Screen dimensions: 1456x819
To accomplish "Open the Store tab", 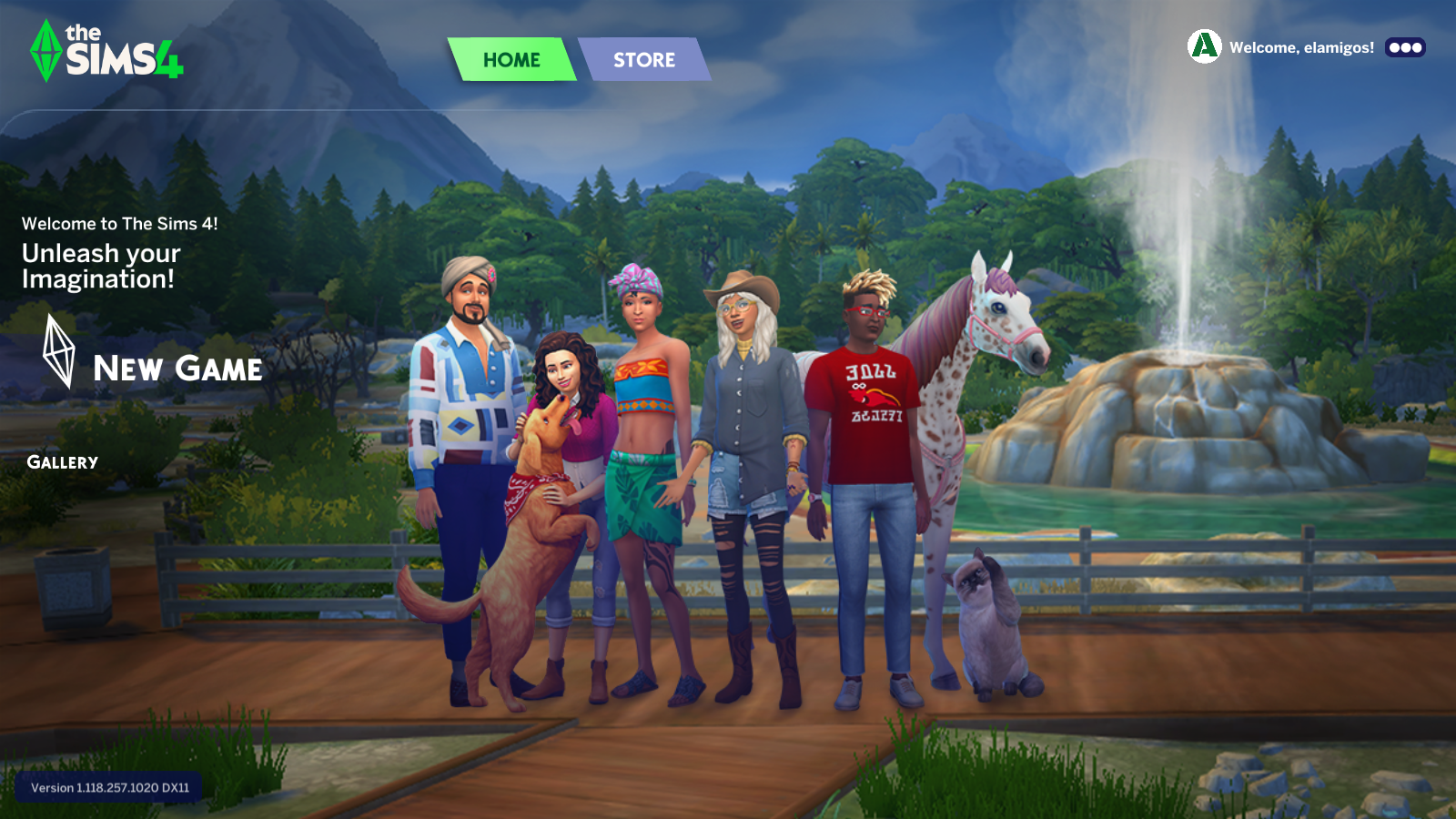I will coord(643,60).
